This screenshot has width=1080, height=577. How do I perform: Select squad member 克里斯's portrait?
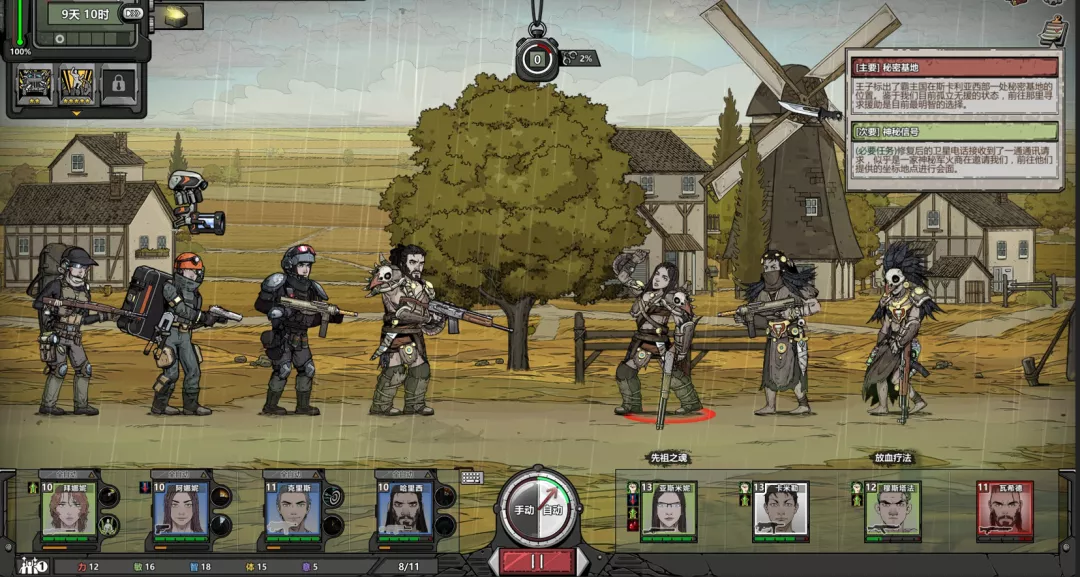pos(293,511)
